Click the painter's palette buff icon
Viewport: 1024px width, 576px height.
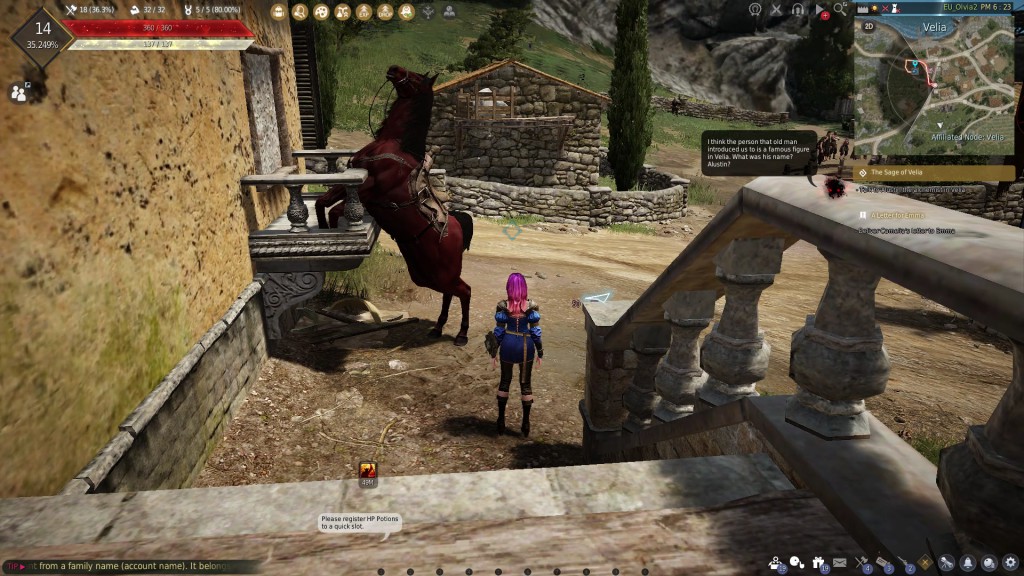(321, 12)
